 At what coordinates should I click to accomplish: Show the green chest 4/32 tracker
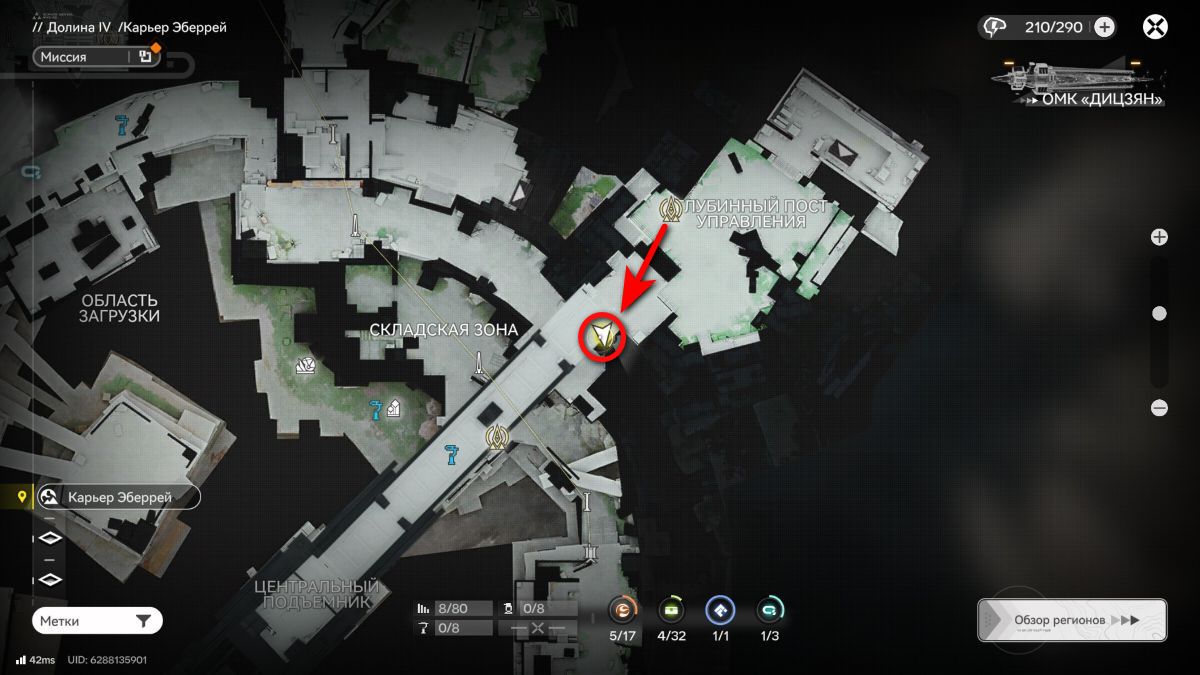(x=671, y=610)
